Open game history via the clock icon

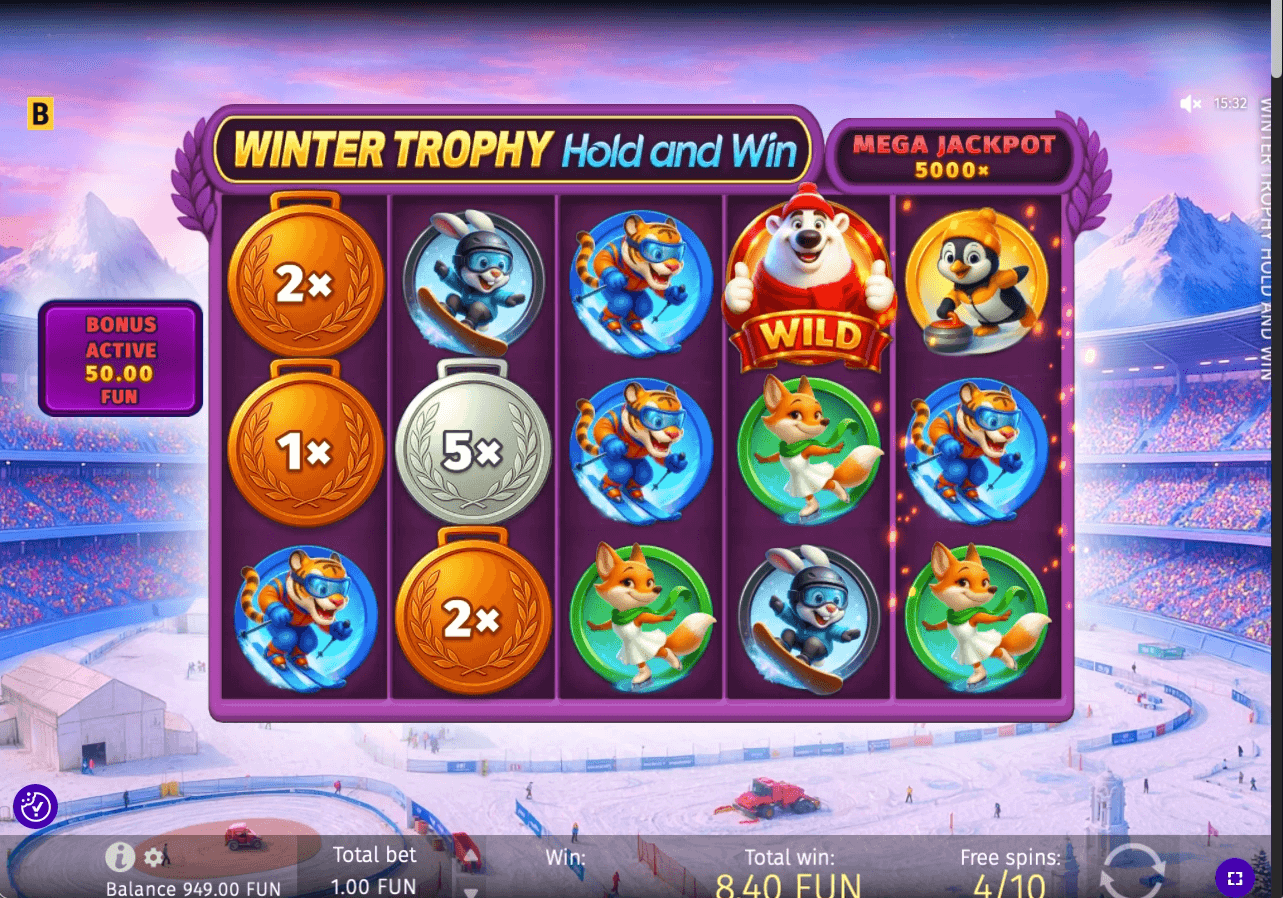(x=36, y=807)
